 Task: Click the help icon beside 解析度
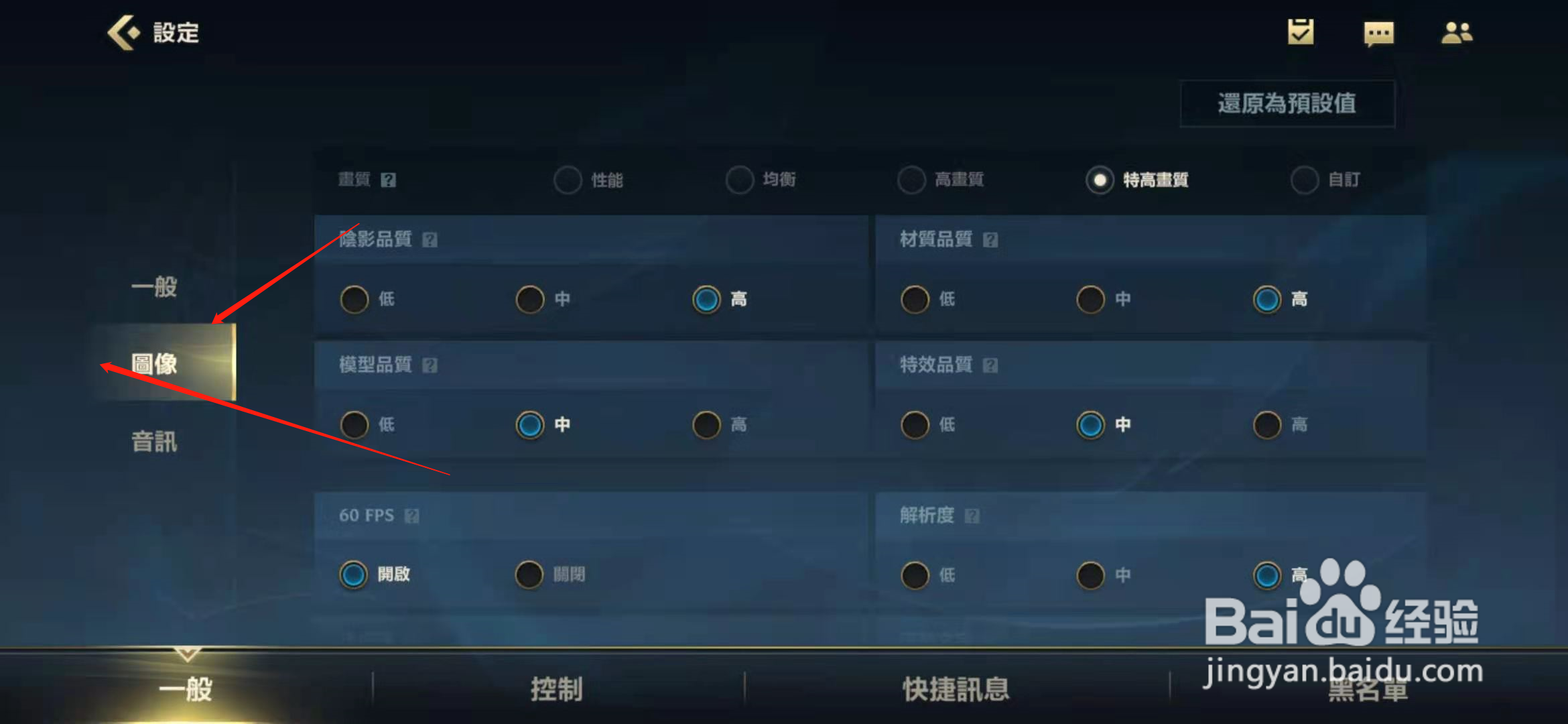[x=972, y=516]
